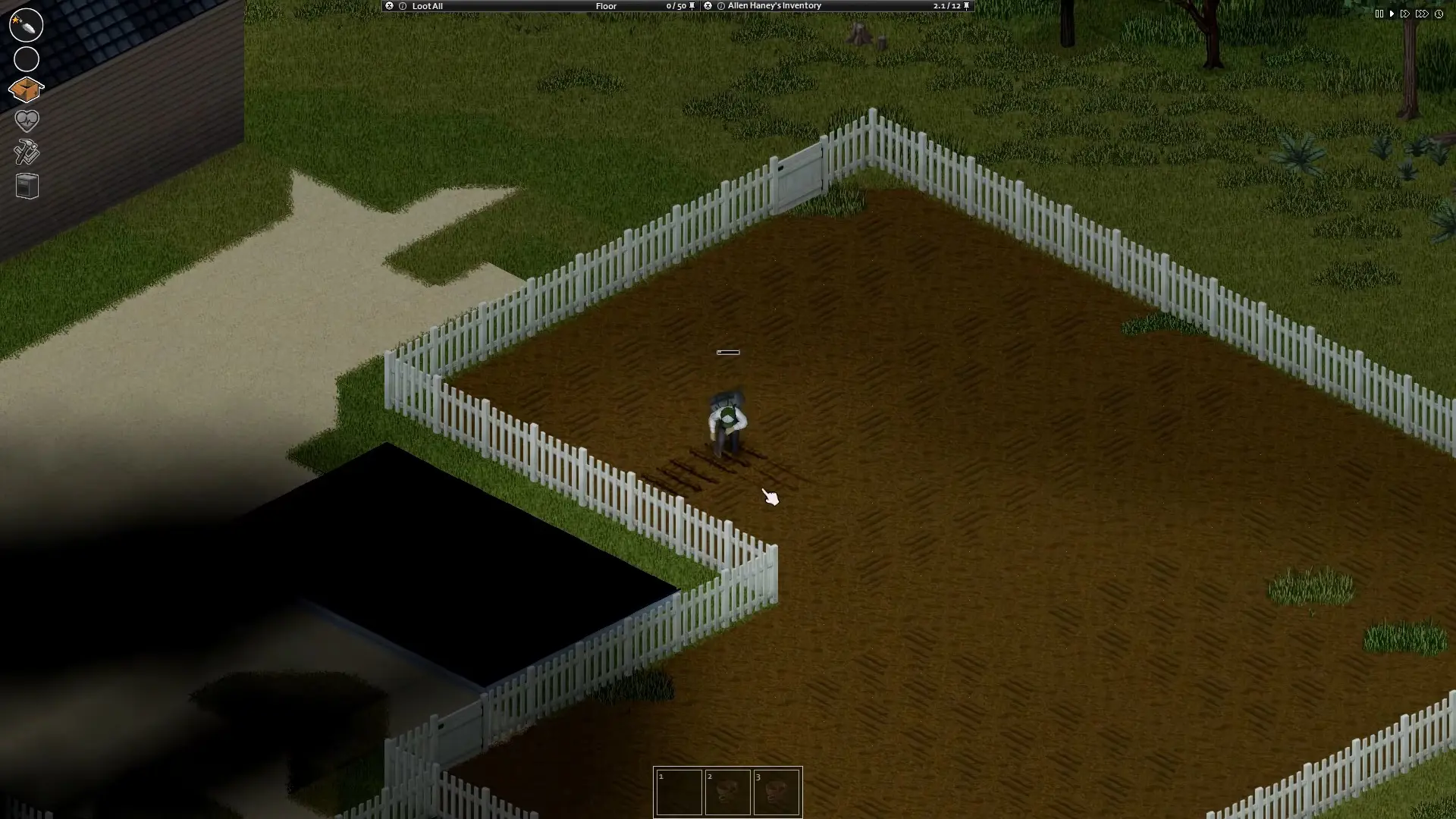
Task: Click the inventory box icon
Action: [x=27, y=89]
